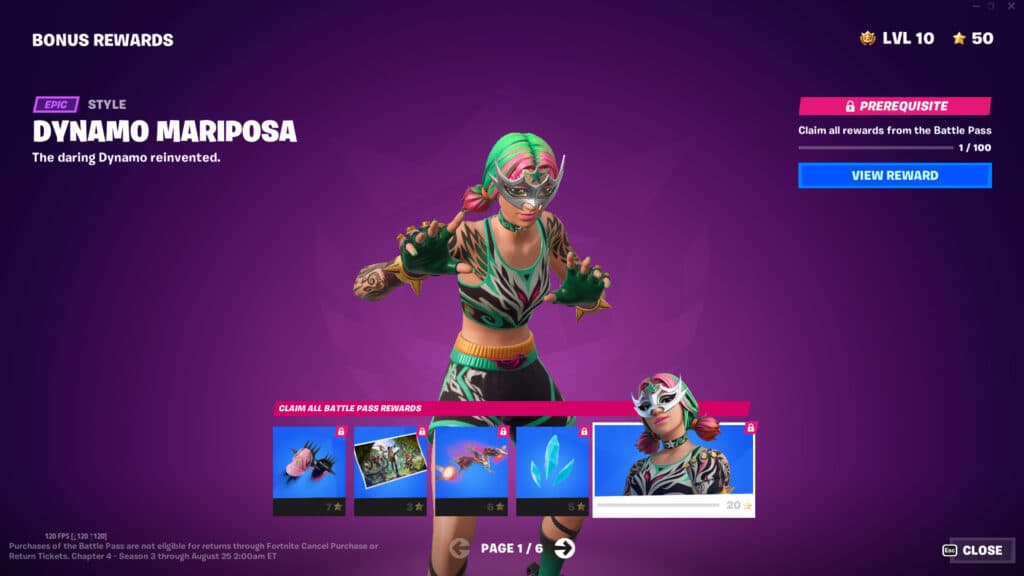Go to the next rewards page
The image size is (1024, 576).
pyautogui.click(x=565, y=548)
